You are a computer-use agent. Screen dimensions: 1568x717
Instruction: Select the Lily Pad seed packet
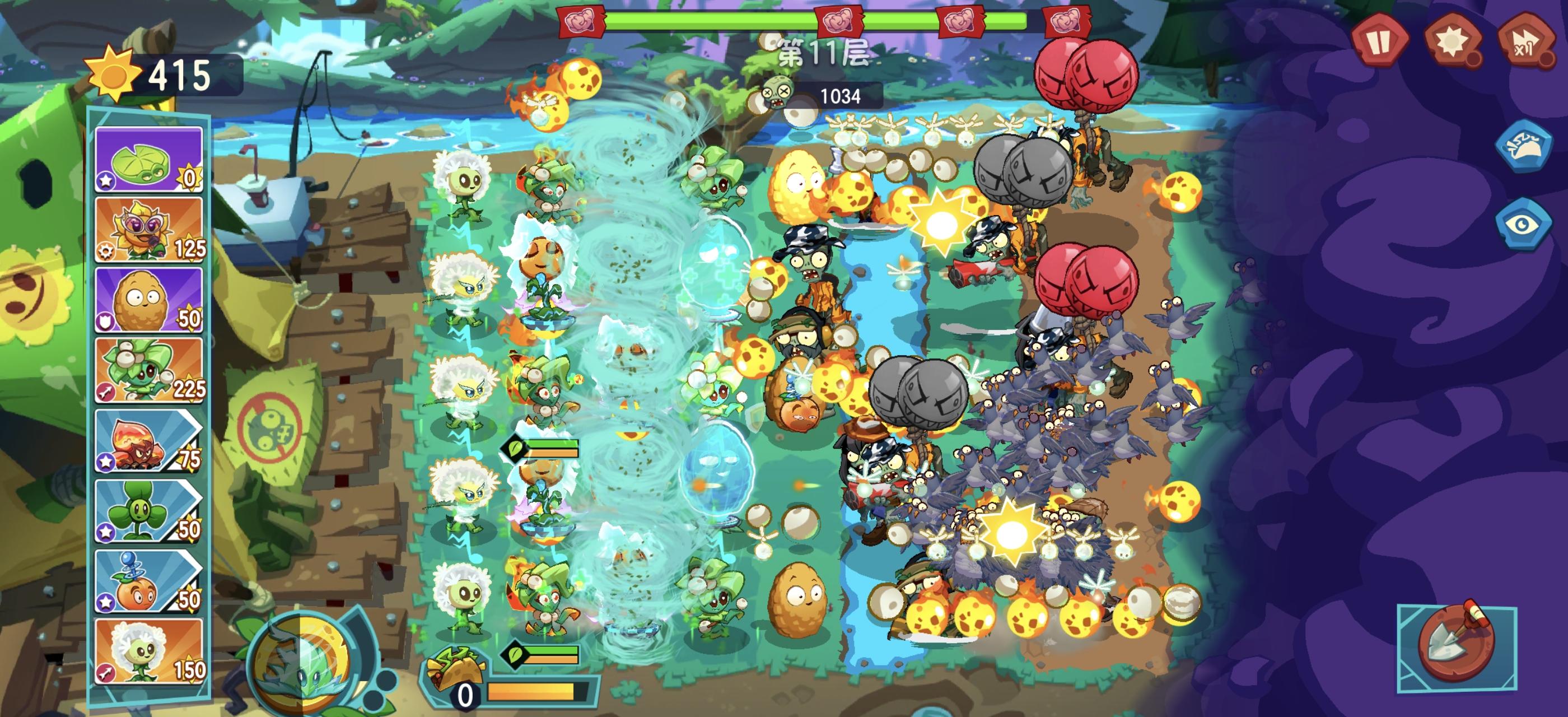pos(148,160)
